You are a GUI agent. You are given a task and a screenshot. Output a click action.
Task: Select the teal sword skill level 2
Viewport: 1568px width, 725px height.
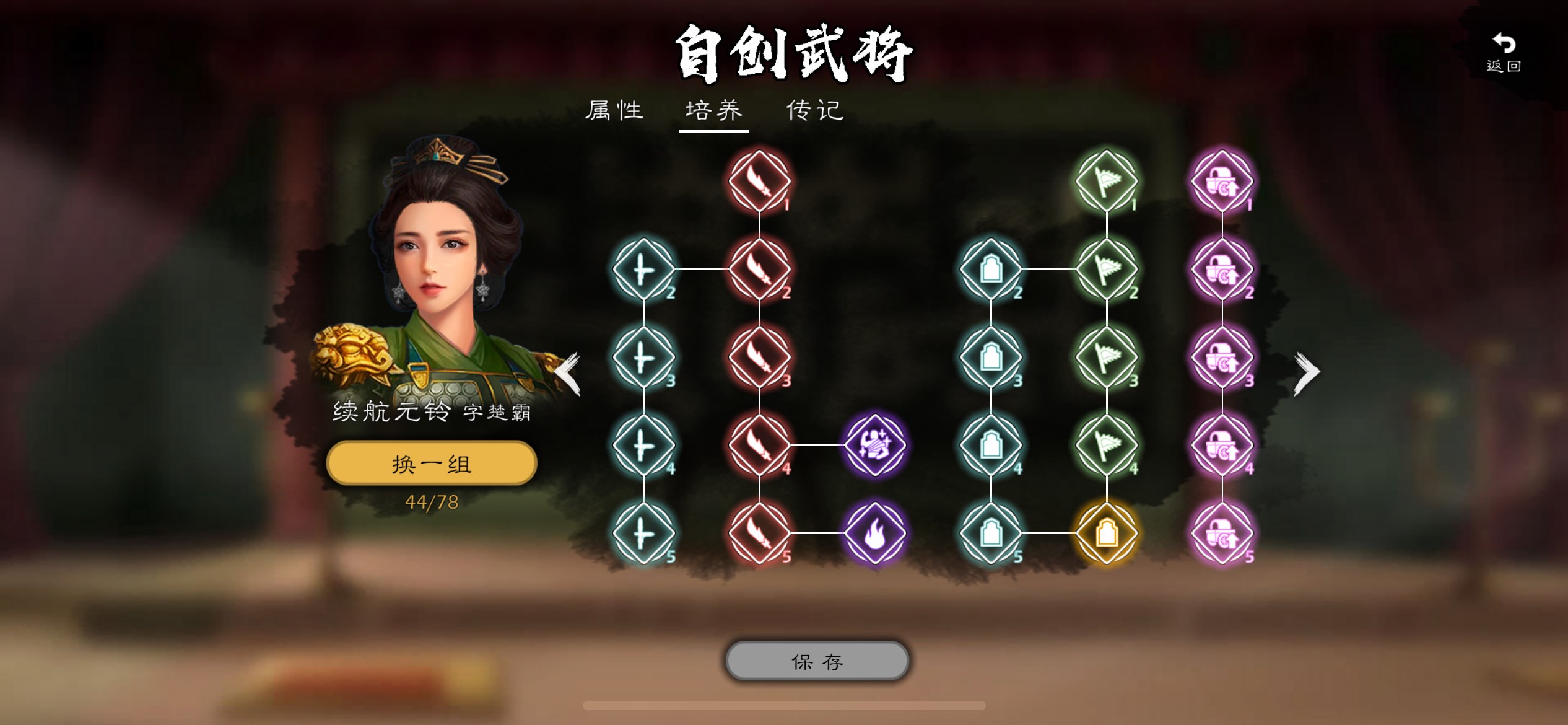click(643, 270)
